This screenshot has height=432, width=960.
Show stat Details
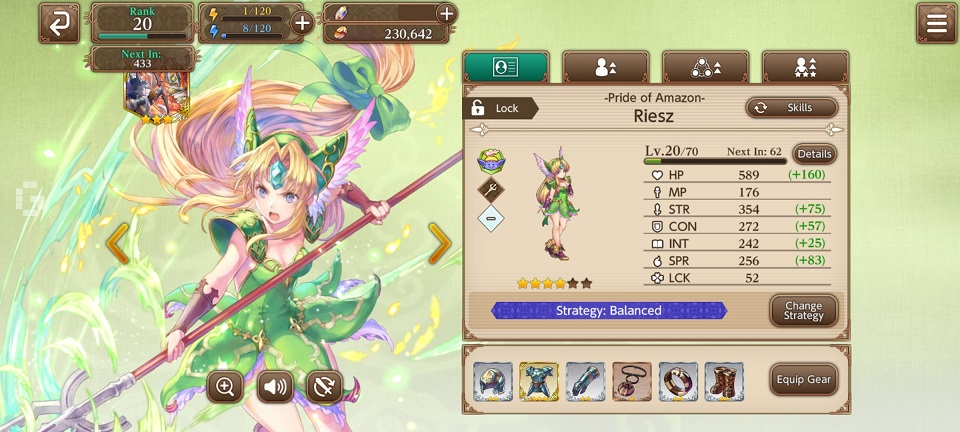coord(814,154)
